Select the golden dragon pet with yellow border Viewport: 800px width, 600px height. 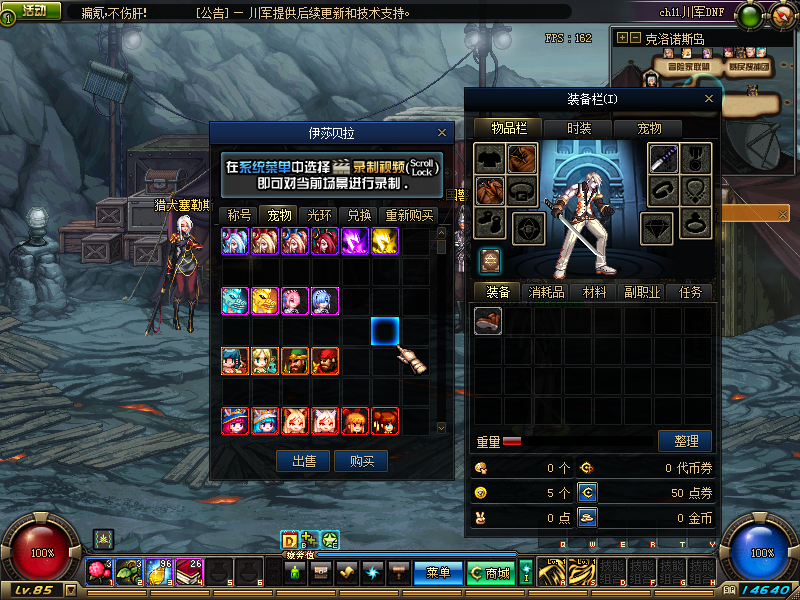386,241
